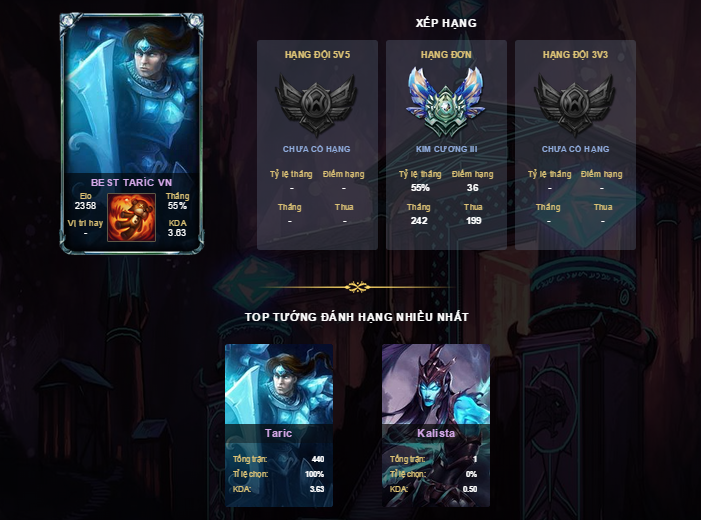The height and width of the screenshot is (520, 701).
Task: Click the fiery fist champion icon
Action: pyautogui.click(x=131, y=215)
